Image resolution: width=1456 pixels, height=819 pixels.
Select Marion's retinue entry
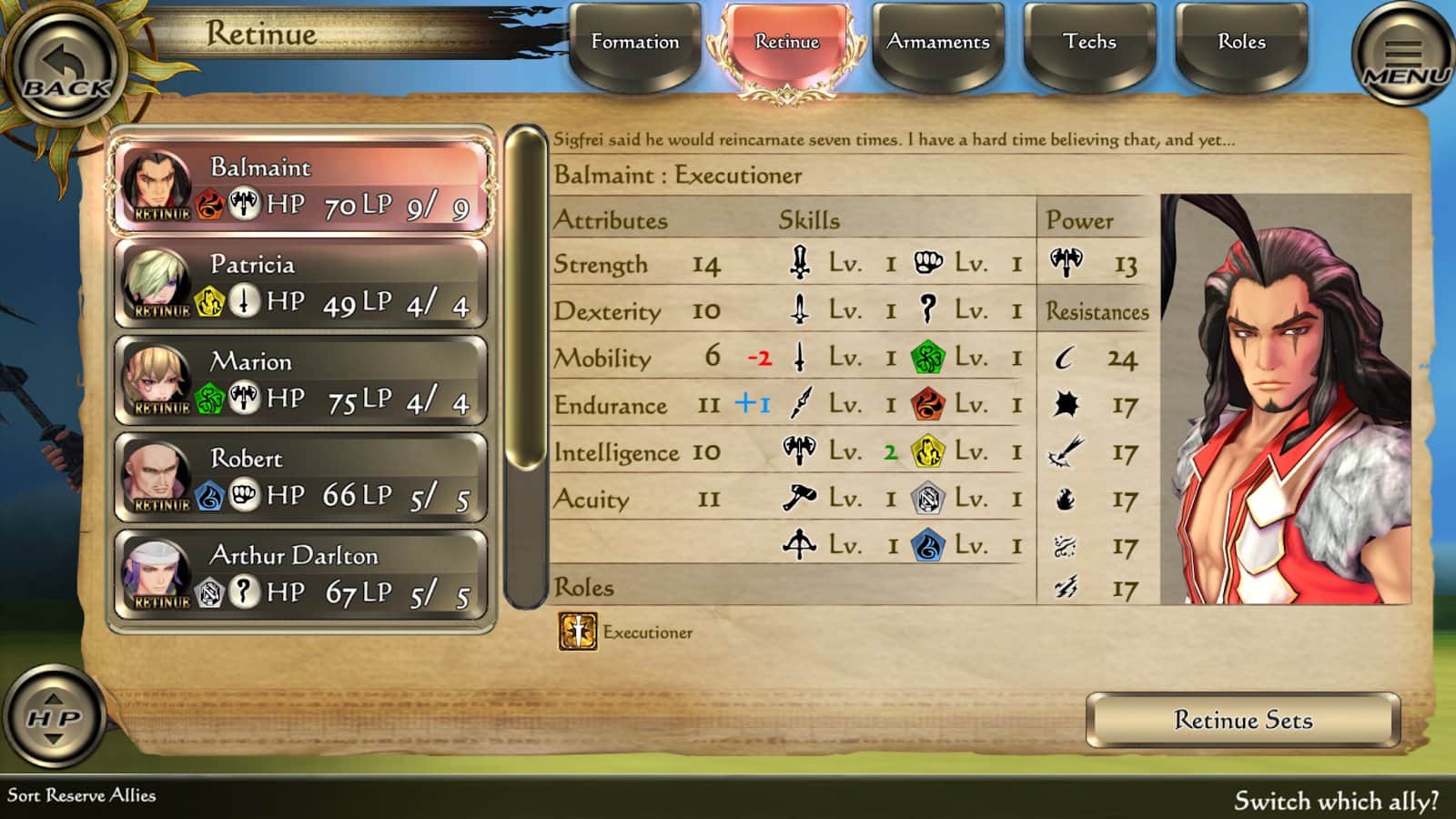[x=301, y=381]
